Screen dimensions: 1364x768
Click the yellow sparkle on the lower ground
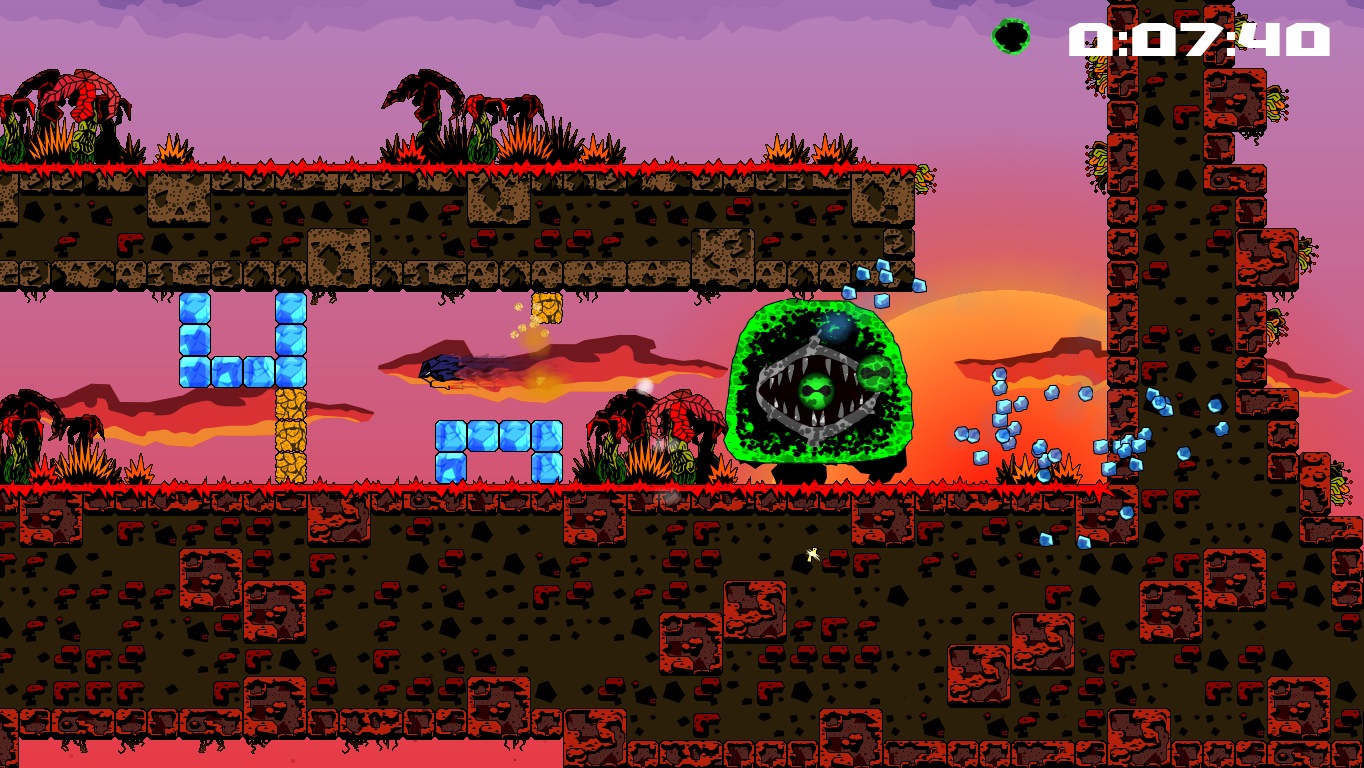point(811,556)
